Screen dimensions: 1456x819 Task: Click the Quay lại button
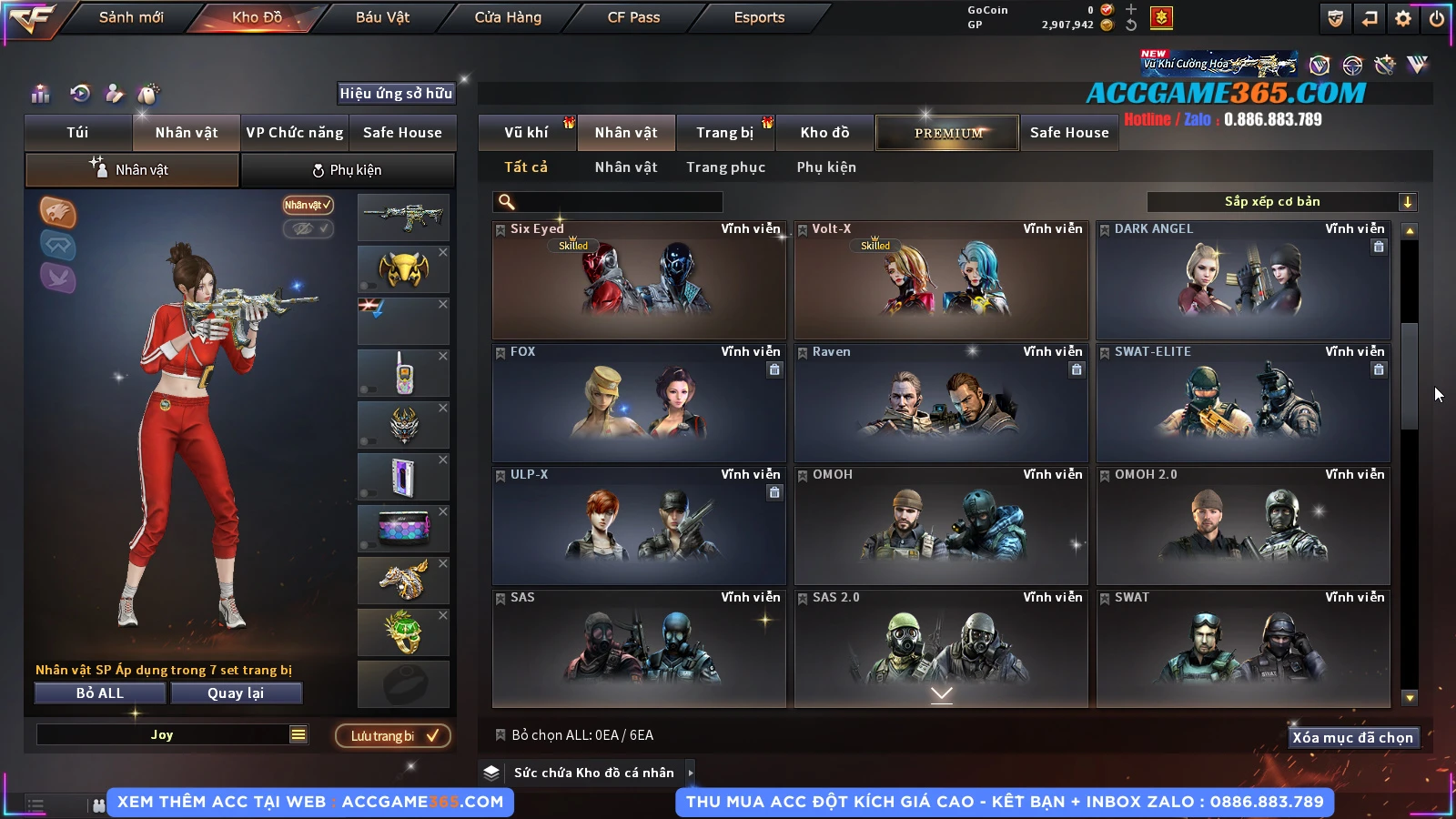tap(236, 693)
